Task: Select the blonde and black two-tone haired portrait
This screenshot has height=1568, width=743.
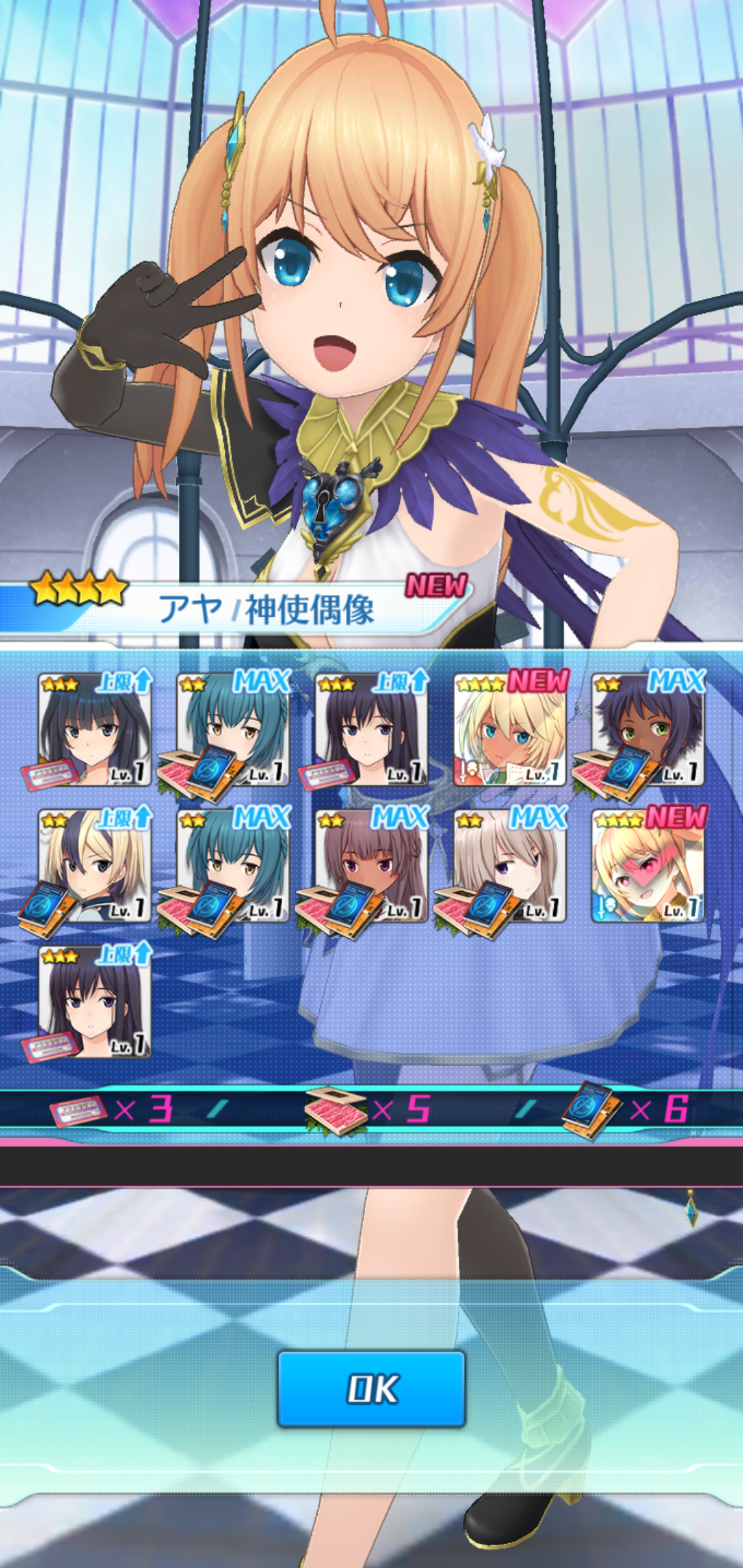Action: pyautogui.click(x=95, y=865)
